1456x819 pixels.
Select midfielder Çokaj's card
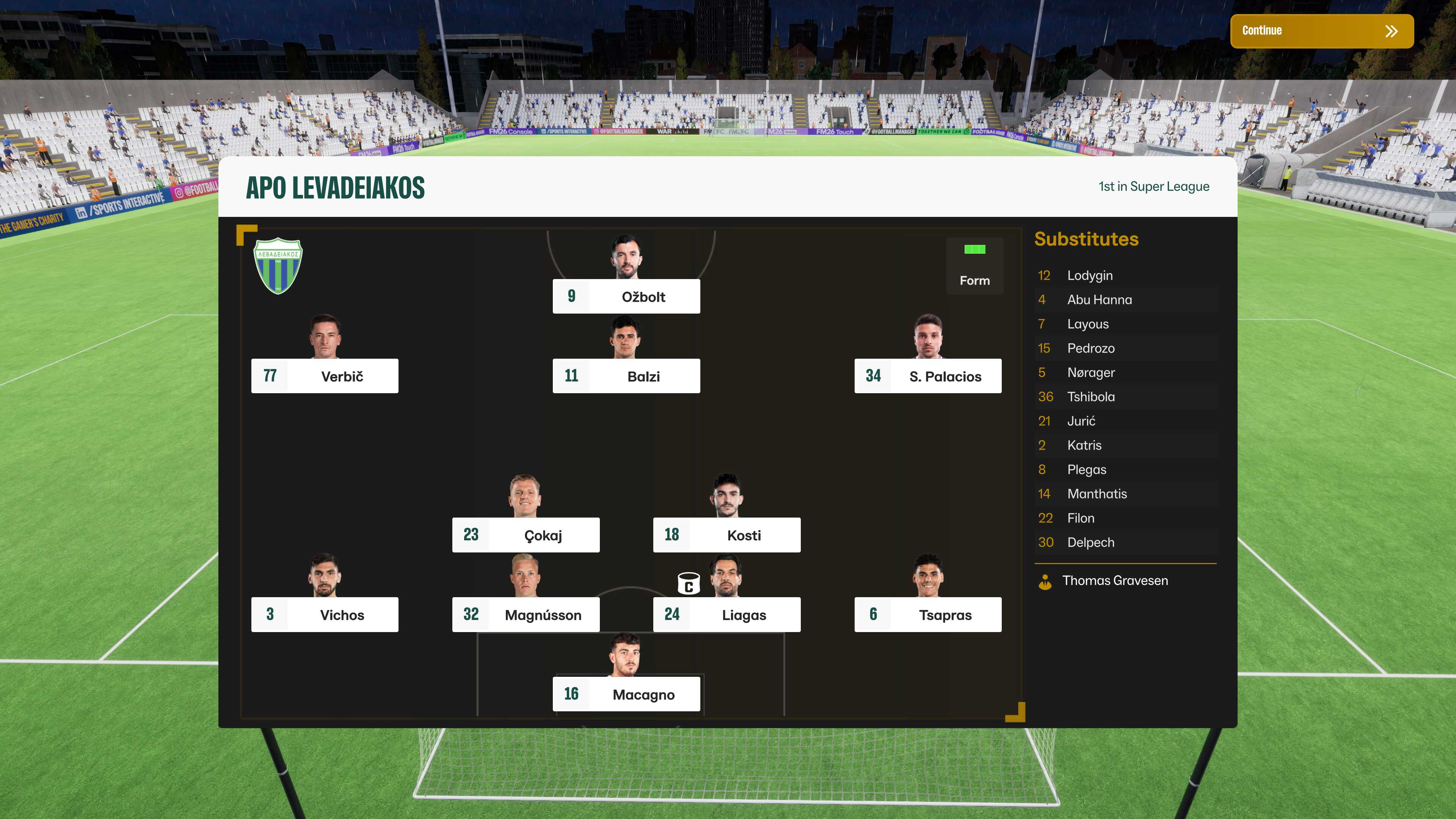click(x=526, y=535)
